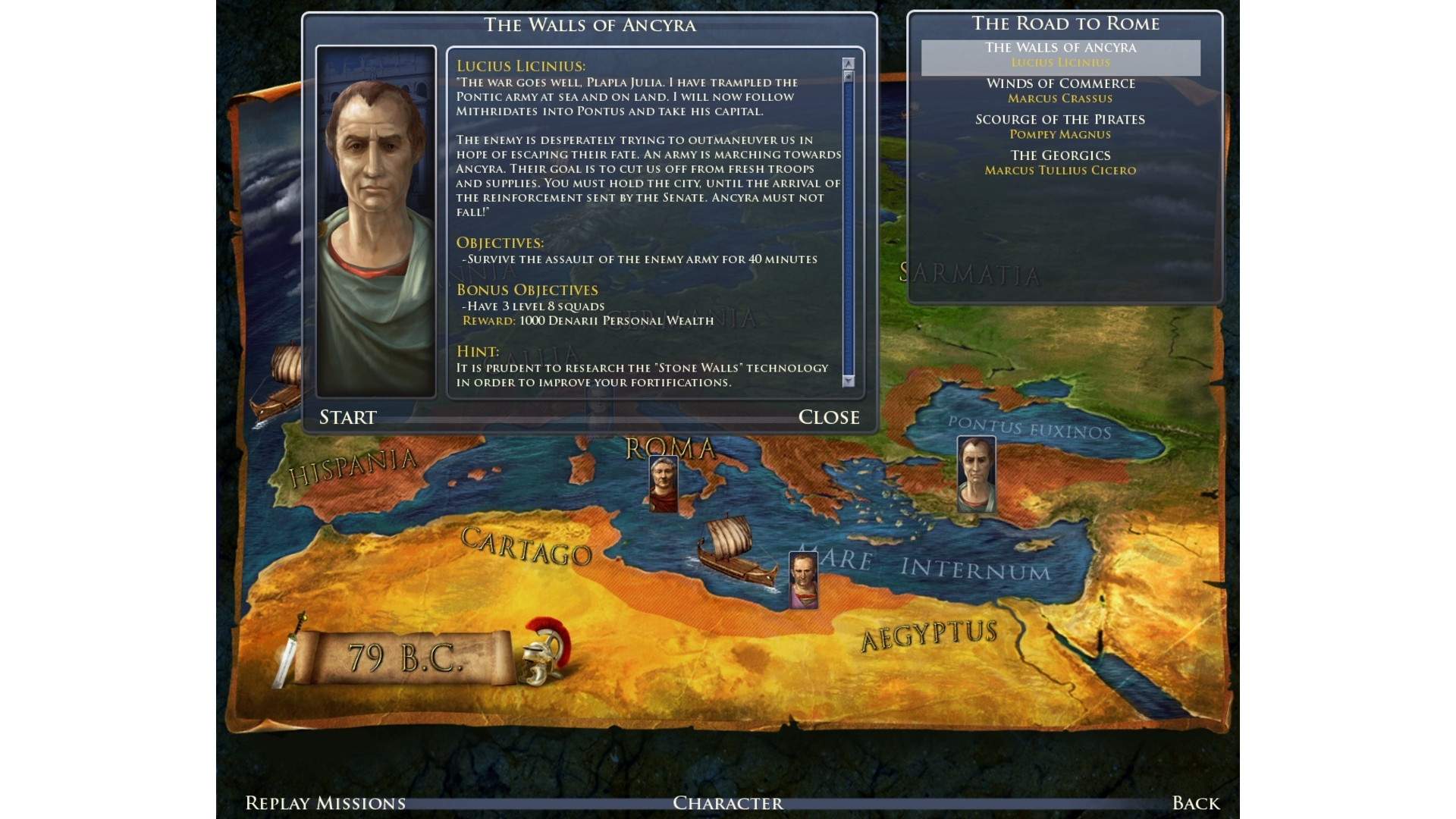Select the portrait marker below Pontus Euxinos
This screenshot has height=819, width=1456.
pyautogui.click(x=976, y=474)
